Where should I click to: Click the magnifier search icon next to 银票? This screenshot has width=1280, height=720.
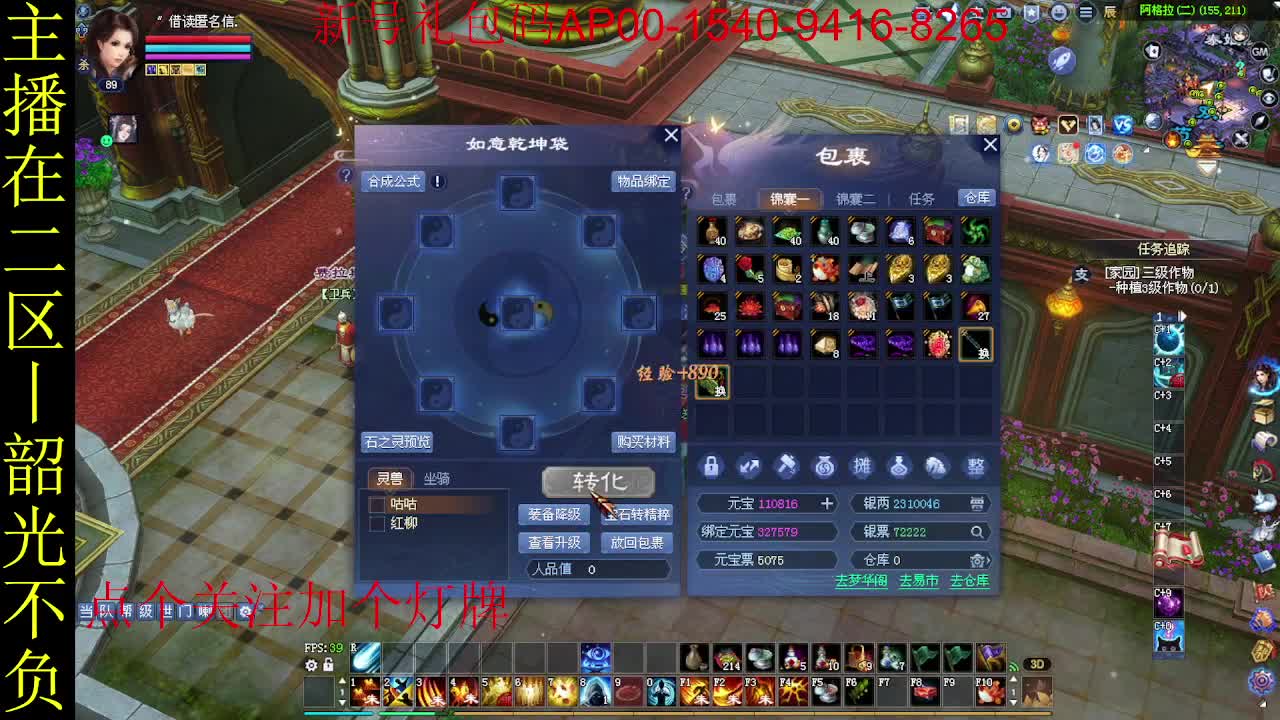click(x=976, y=532)
